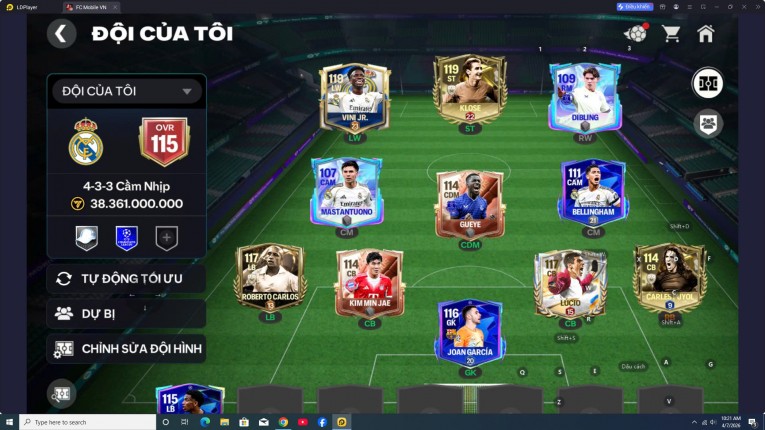Choose the Lúcio CB card

[570, 281]
